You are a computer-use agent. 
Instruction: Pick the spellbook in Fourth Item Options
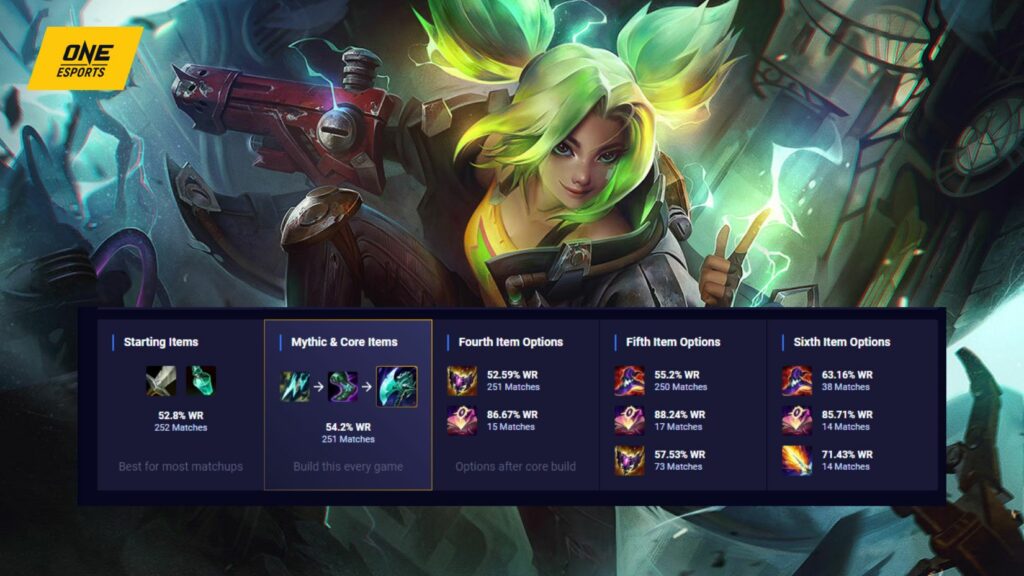click(x=462, y=420)
